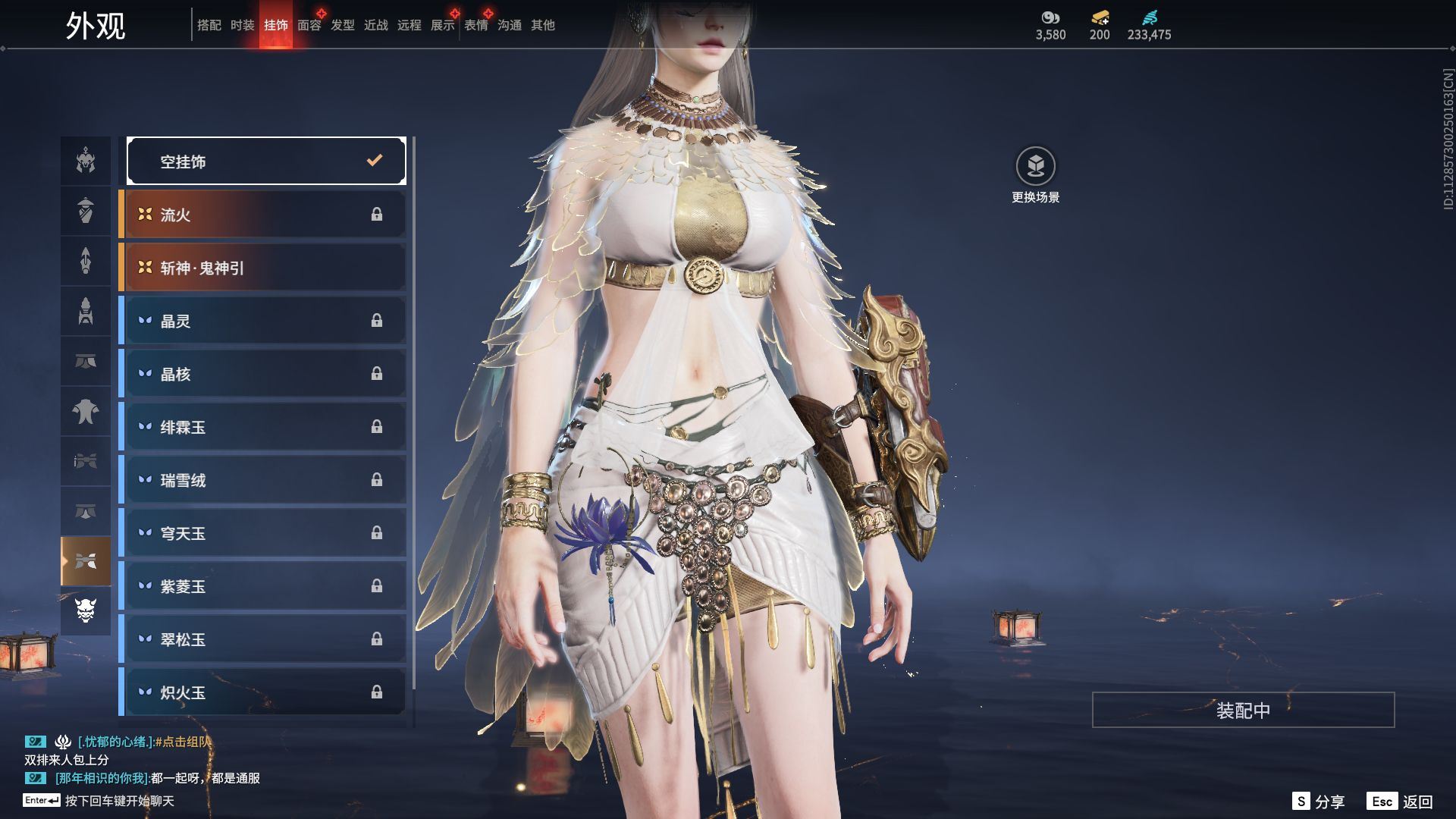
Task: Switch to the 表情 tab
Action: tap(476, 25)
